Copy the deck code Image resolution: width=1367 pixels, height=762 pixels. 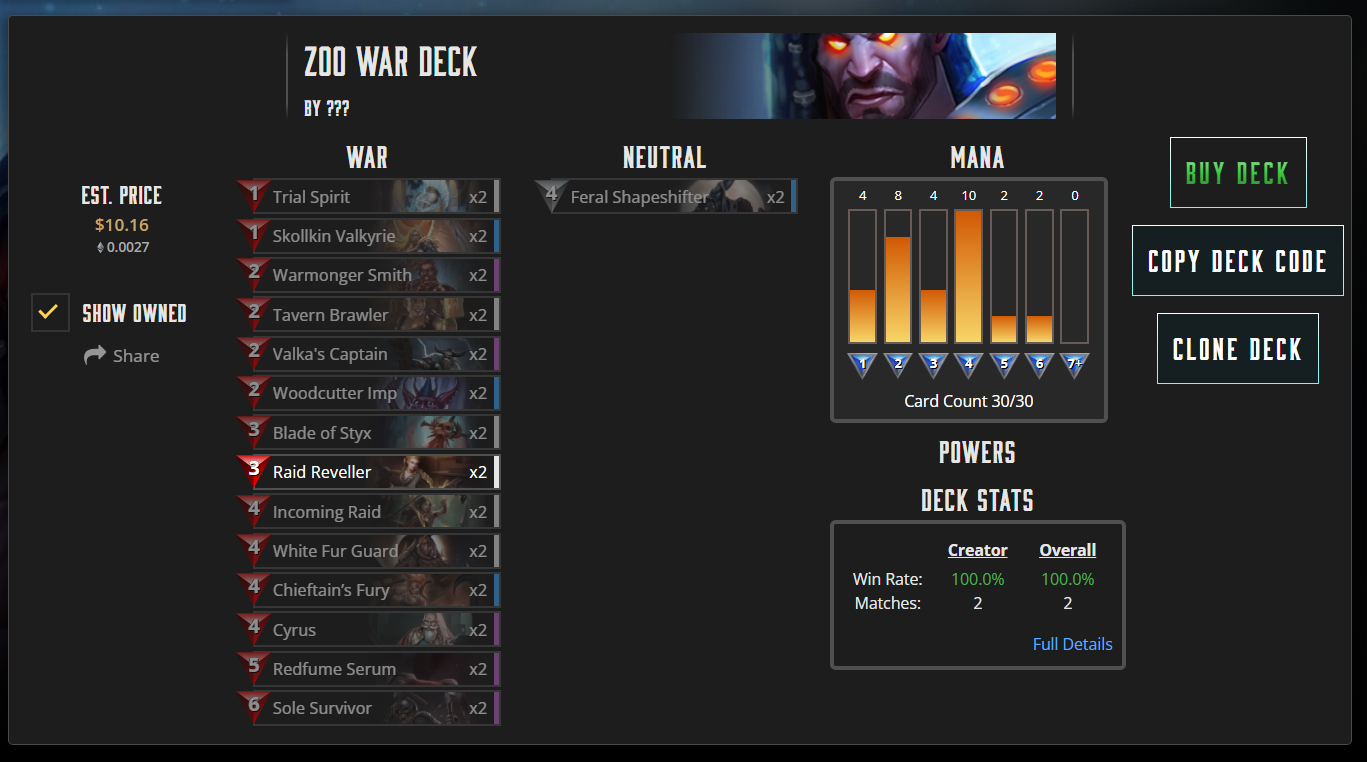tap(1237, 261)
